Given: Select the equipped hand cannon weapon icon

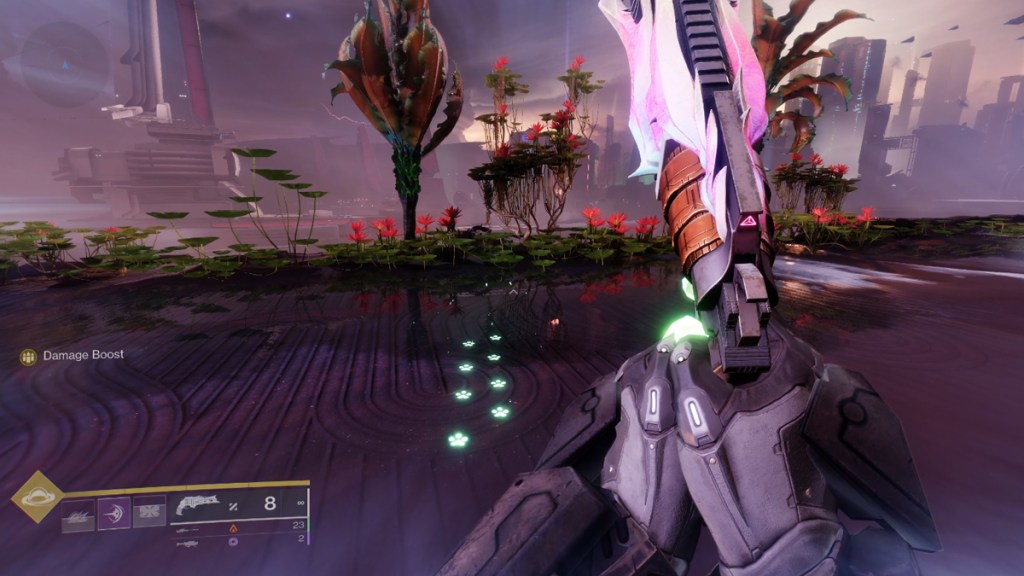Looking at the screenshot, I should coord(197,505).
